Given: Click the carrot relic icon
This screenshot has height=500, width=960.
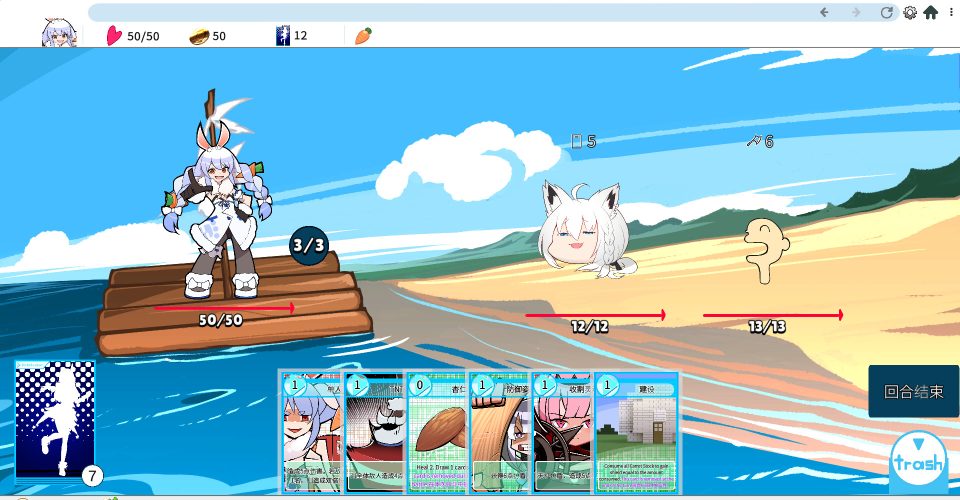Looking at the screenshot, I should point(363,36).
